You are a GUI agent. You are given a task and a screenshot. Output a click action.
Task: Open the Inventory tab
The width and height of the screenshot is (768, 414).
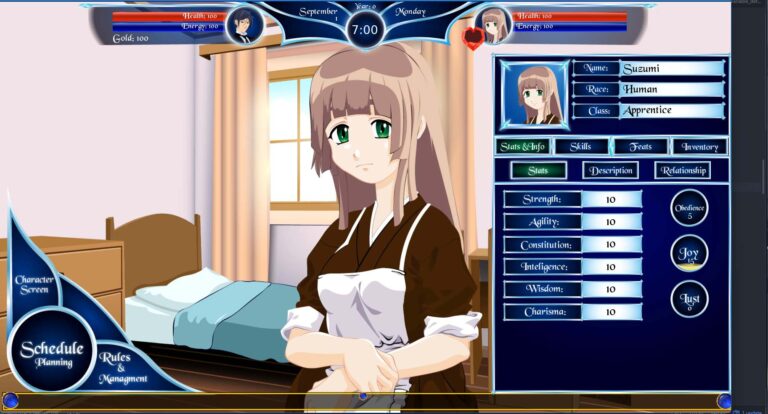[x=699, y=147]
